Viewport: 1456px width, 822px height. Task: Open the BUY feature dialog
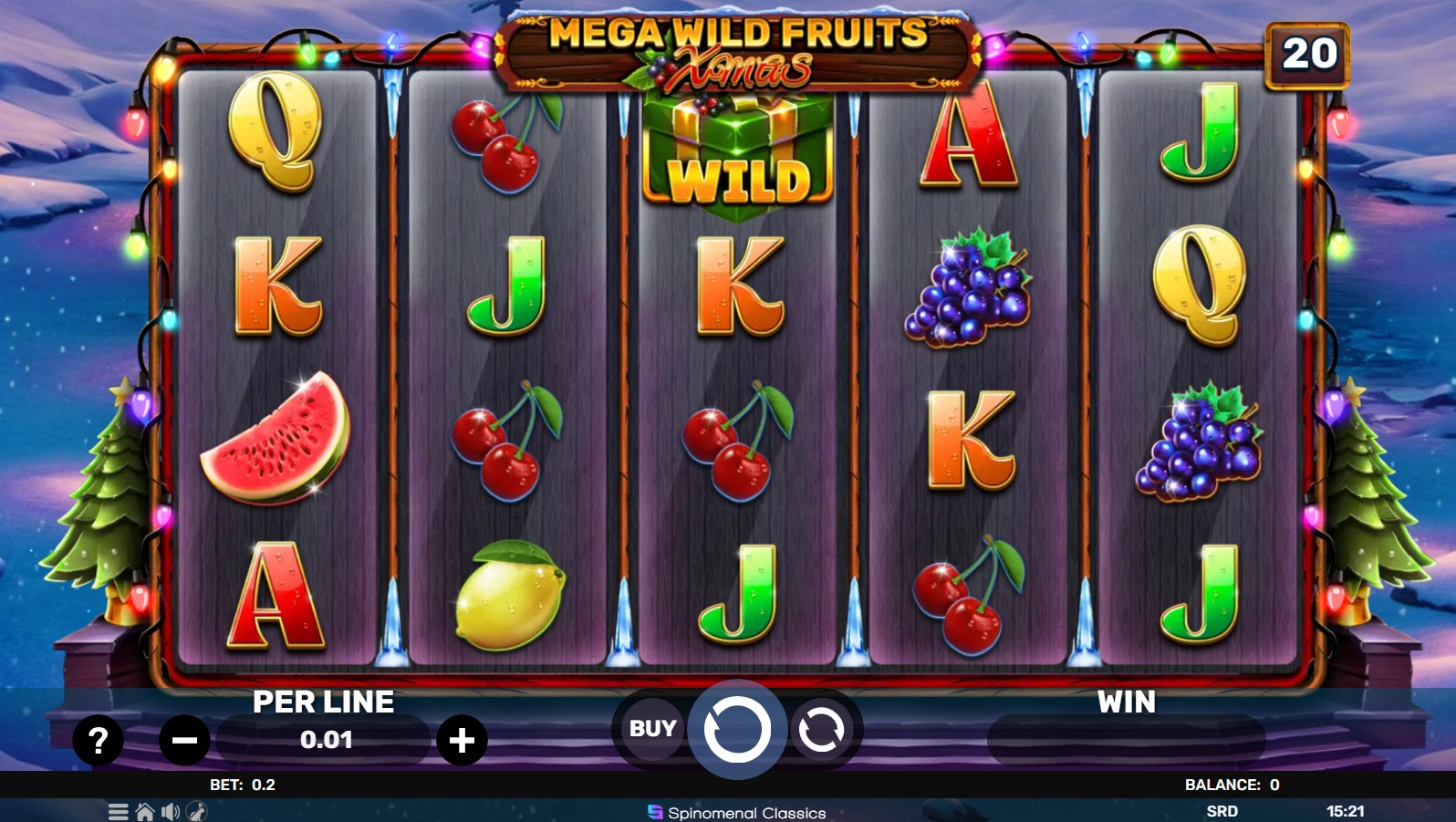(x=651, y=728)
